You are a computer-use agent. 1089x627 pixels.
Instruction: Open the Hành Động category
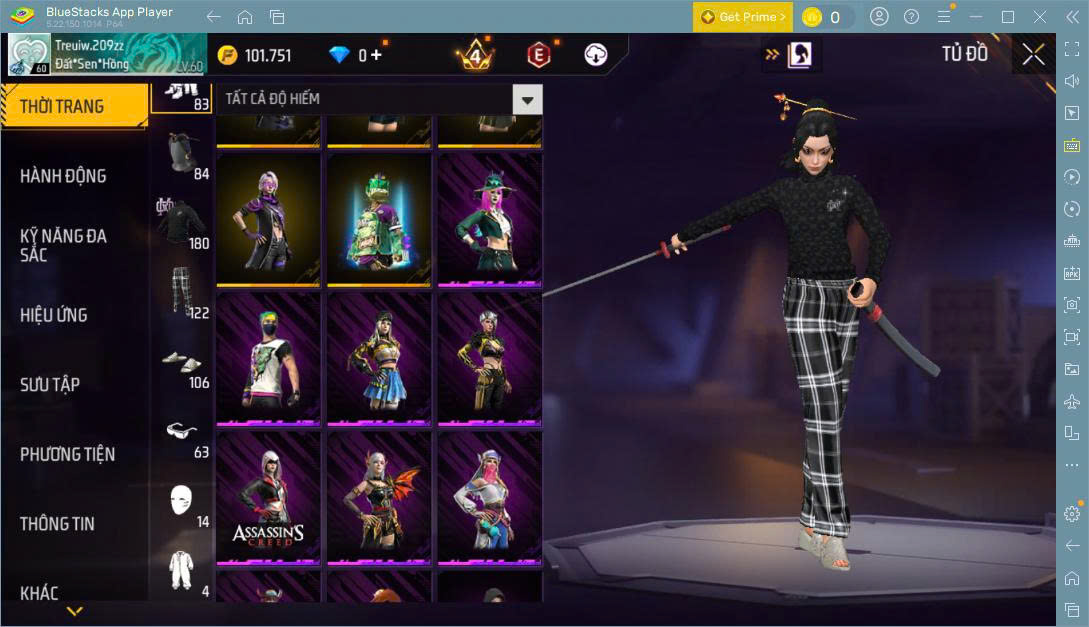tap(63, 176)
